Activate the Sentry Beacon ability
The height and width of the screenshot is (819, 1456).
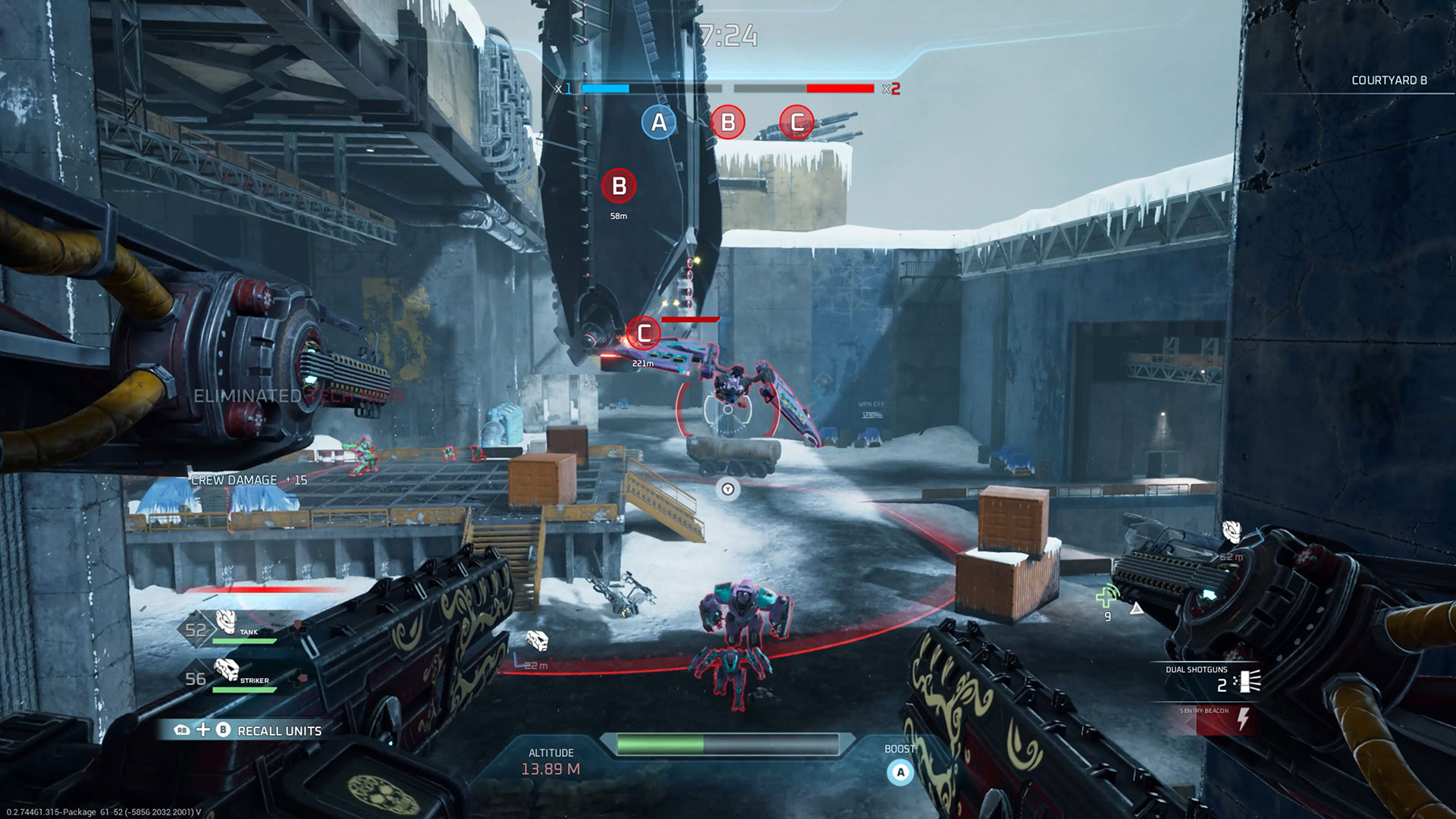point(1215,720)
